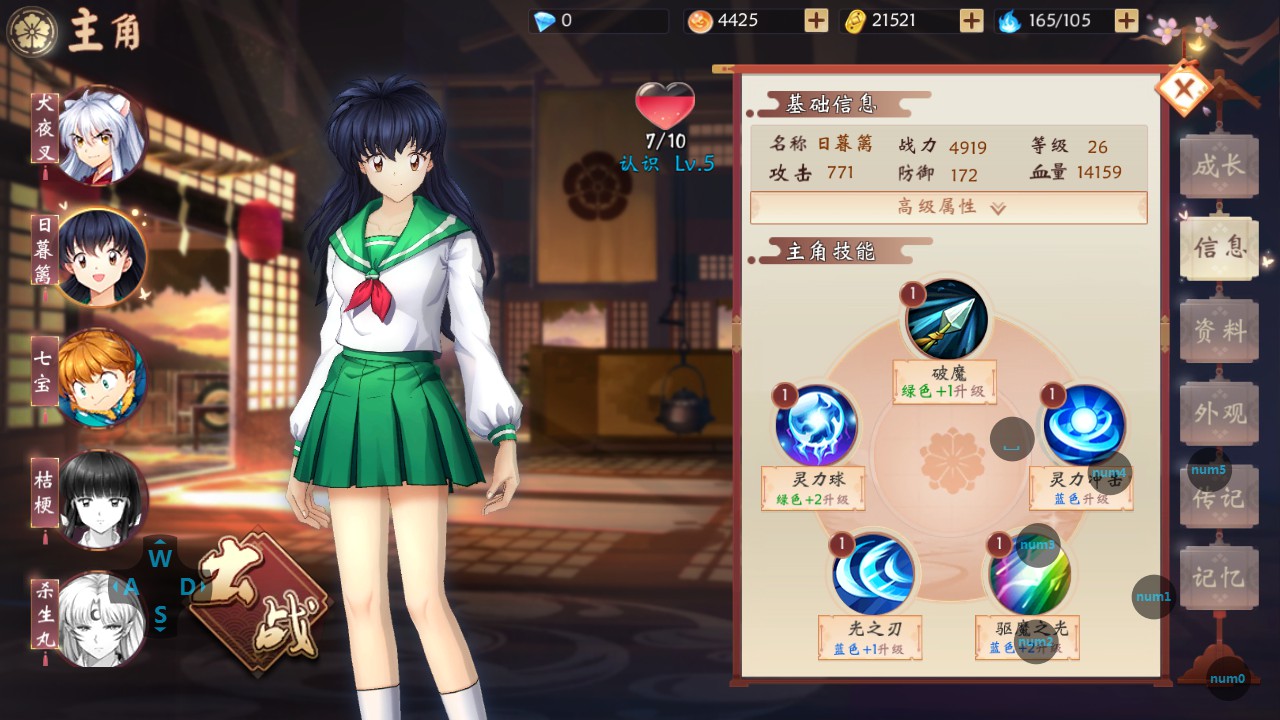Select 杀生丸 character portrait
This screenshot has height=720, width=1280.
point(101,618)
